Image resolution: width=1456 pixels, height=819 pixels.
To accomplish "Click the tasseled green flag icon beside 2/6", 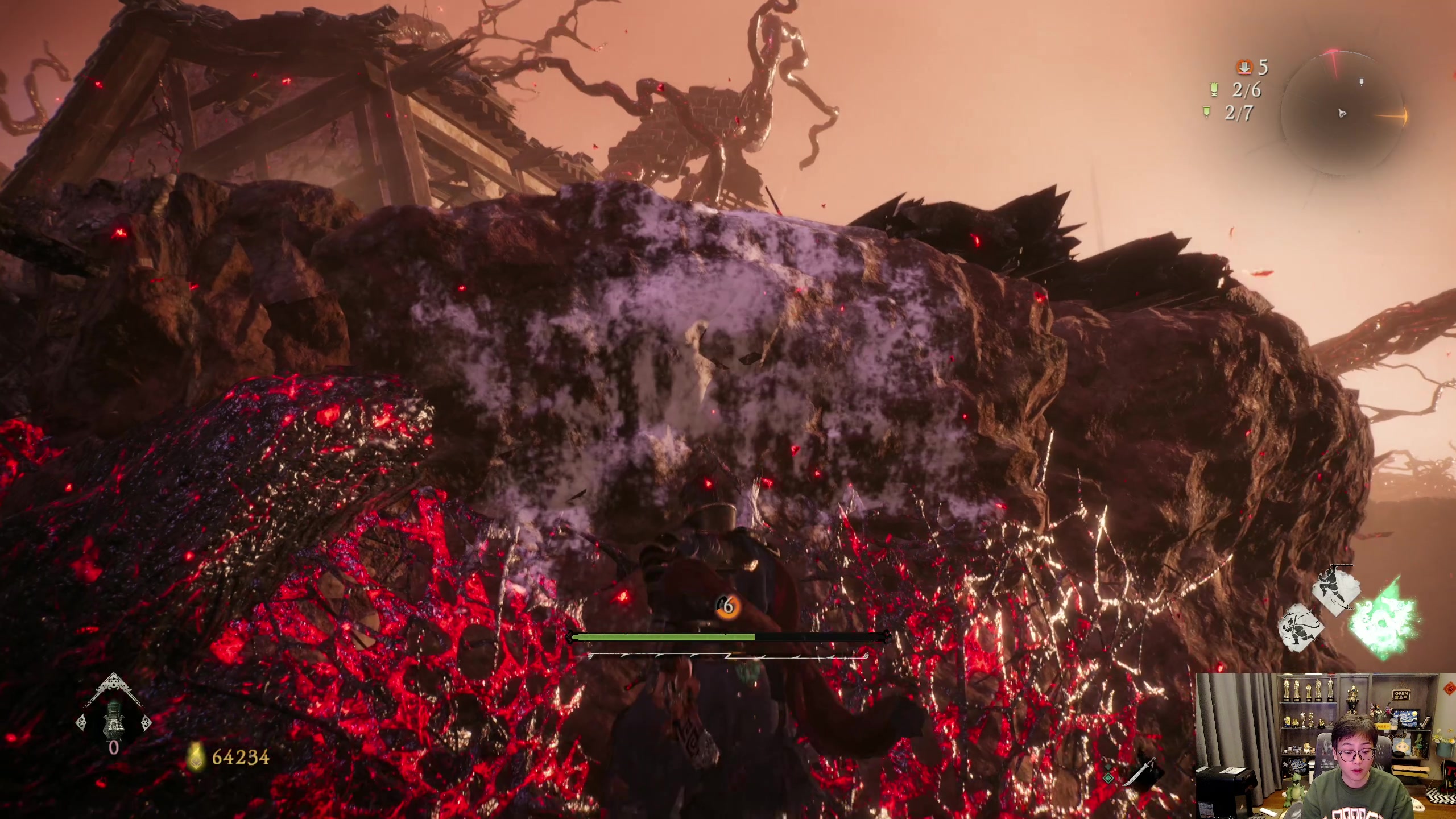I will [x=1213, y=90].
